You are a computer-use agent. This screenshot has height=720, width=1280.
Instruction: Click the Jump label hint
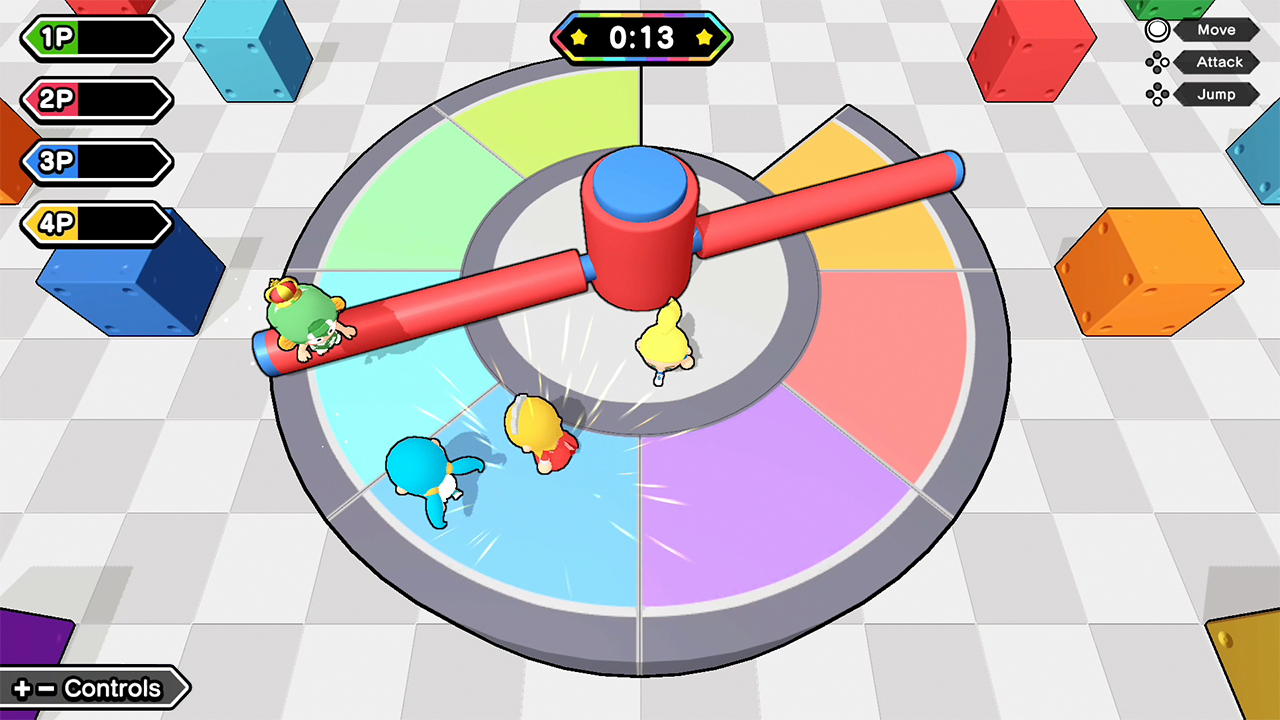[x=1218, y=94]
